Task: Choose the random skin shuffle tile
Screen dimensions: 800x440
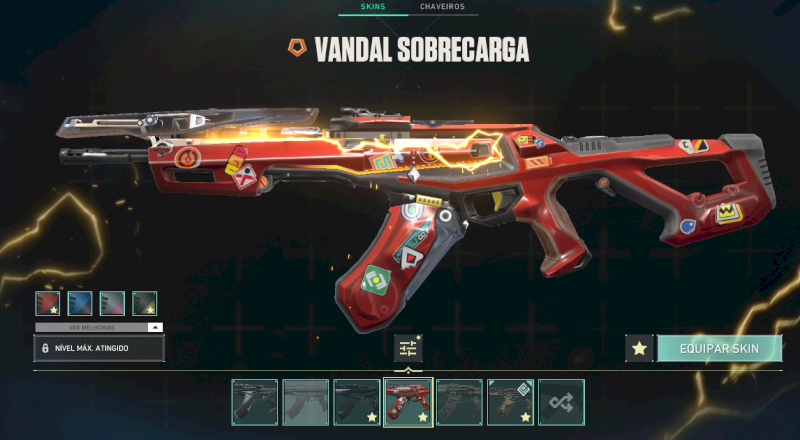Action: pos(562,403)
